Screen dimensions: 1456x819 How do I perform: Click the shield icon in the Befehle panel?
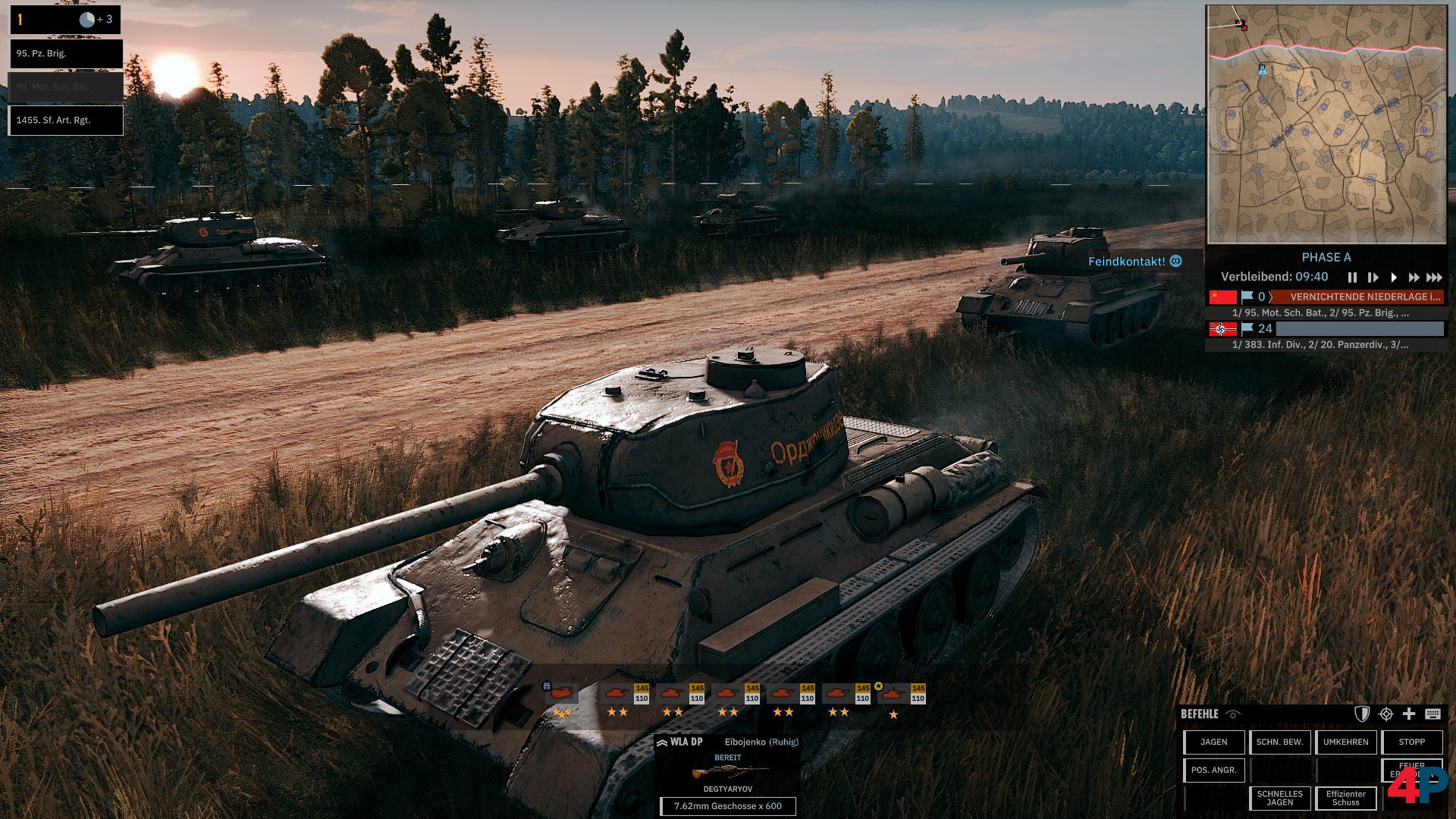(x=1362, y=714)
